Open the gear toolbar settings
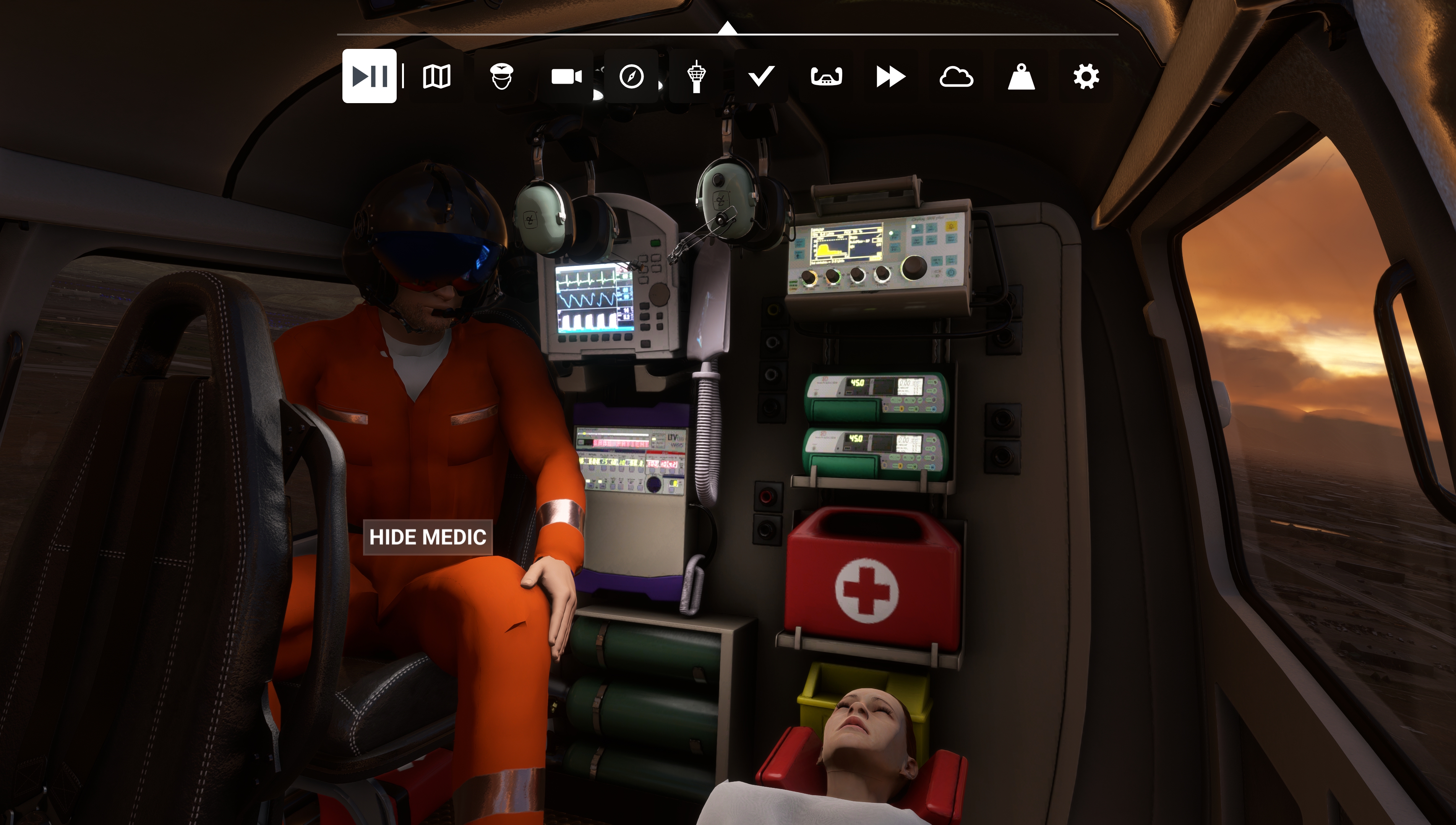The image size is (1456, 825). 1086,76
